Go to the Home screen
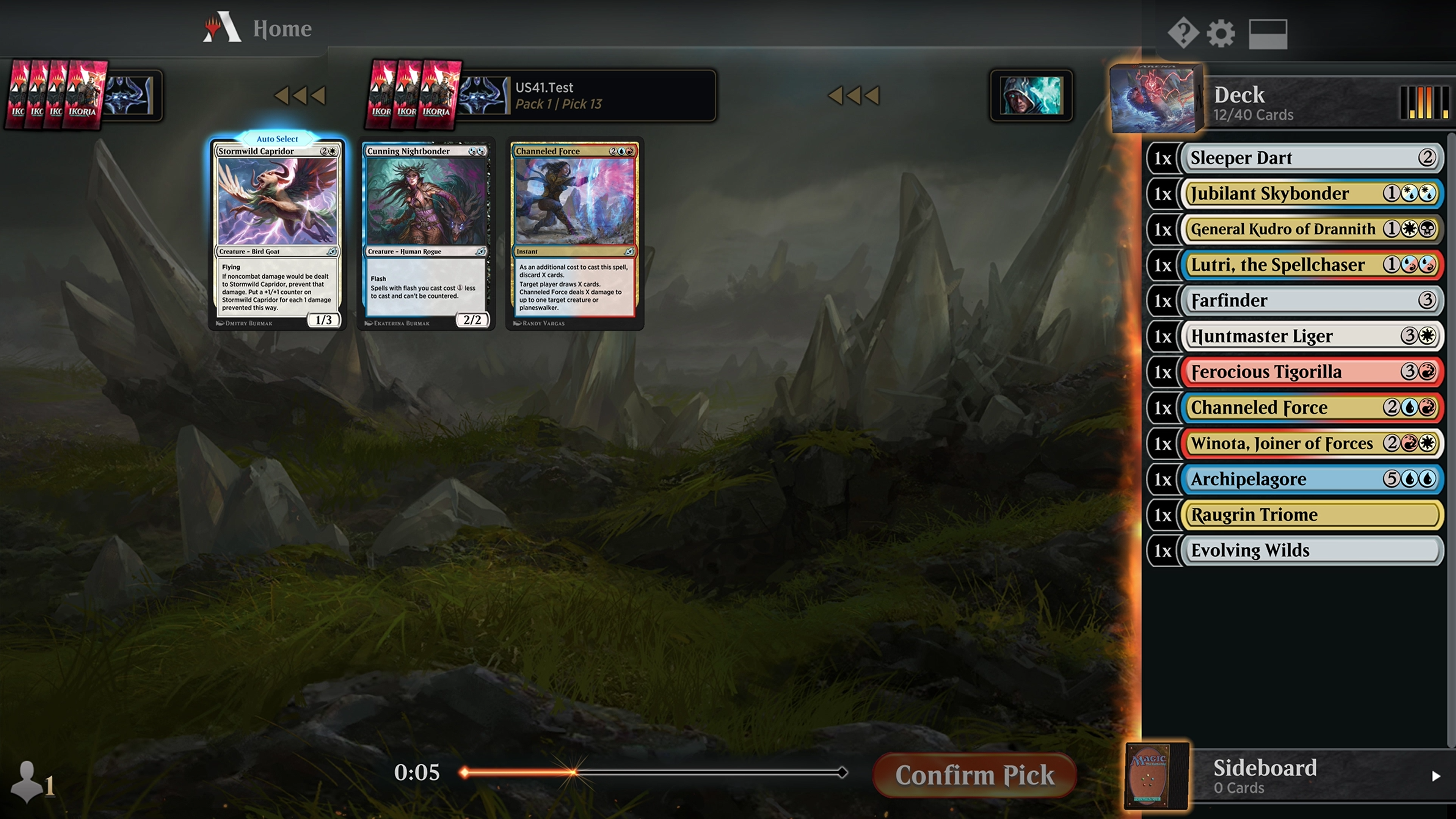The width and height of the screenshot is (1456, 819). [281, 28]
